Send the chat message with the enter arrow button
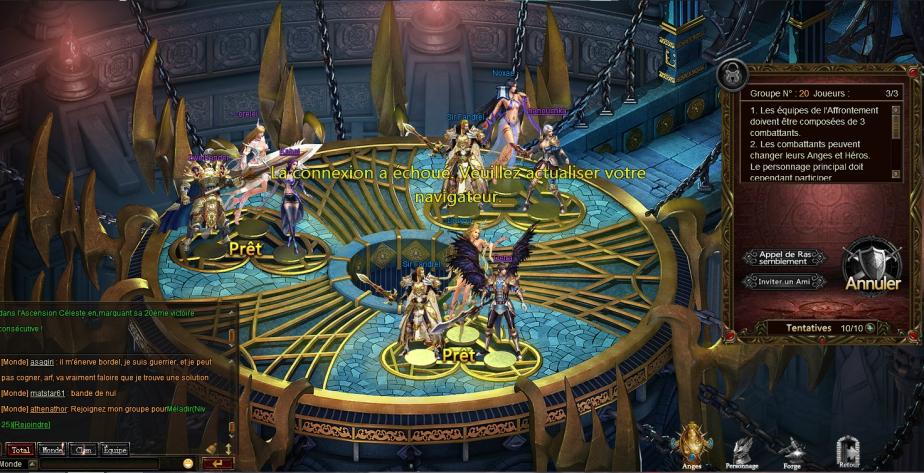The width and height of the screenshot is (924, 473). 217,463
